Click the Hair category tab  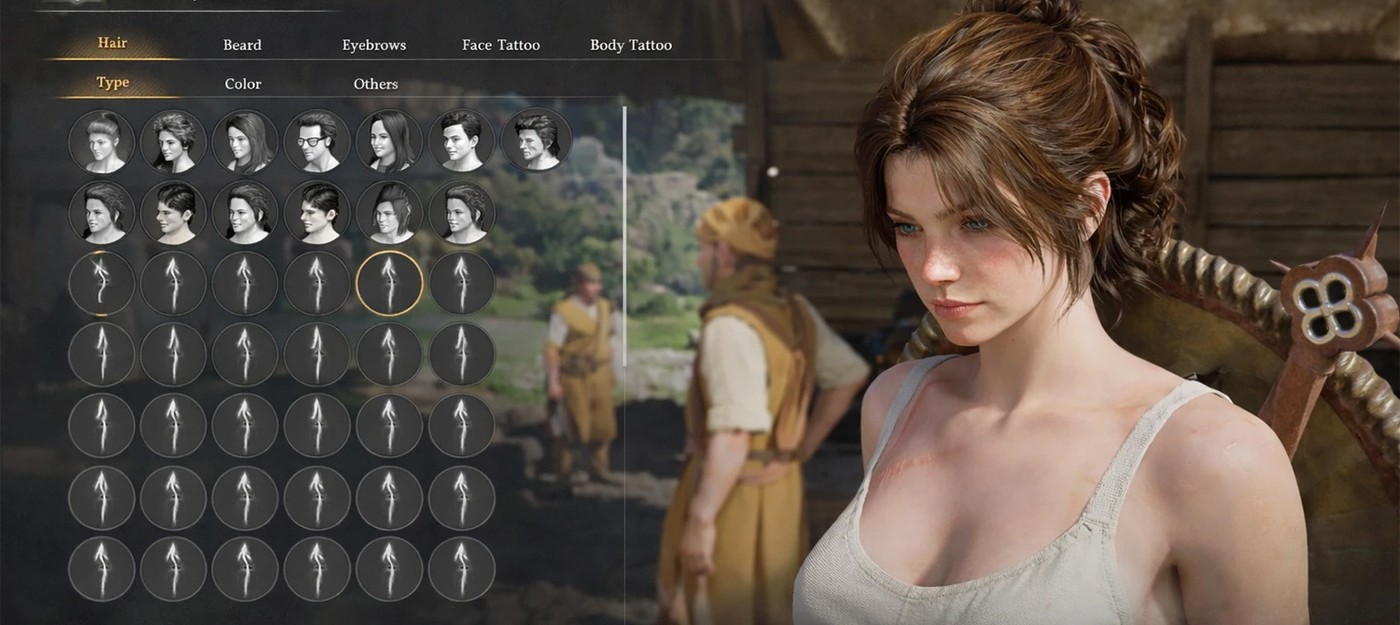pyautogui.click(x=112, y=43)
